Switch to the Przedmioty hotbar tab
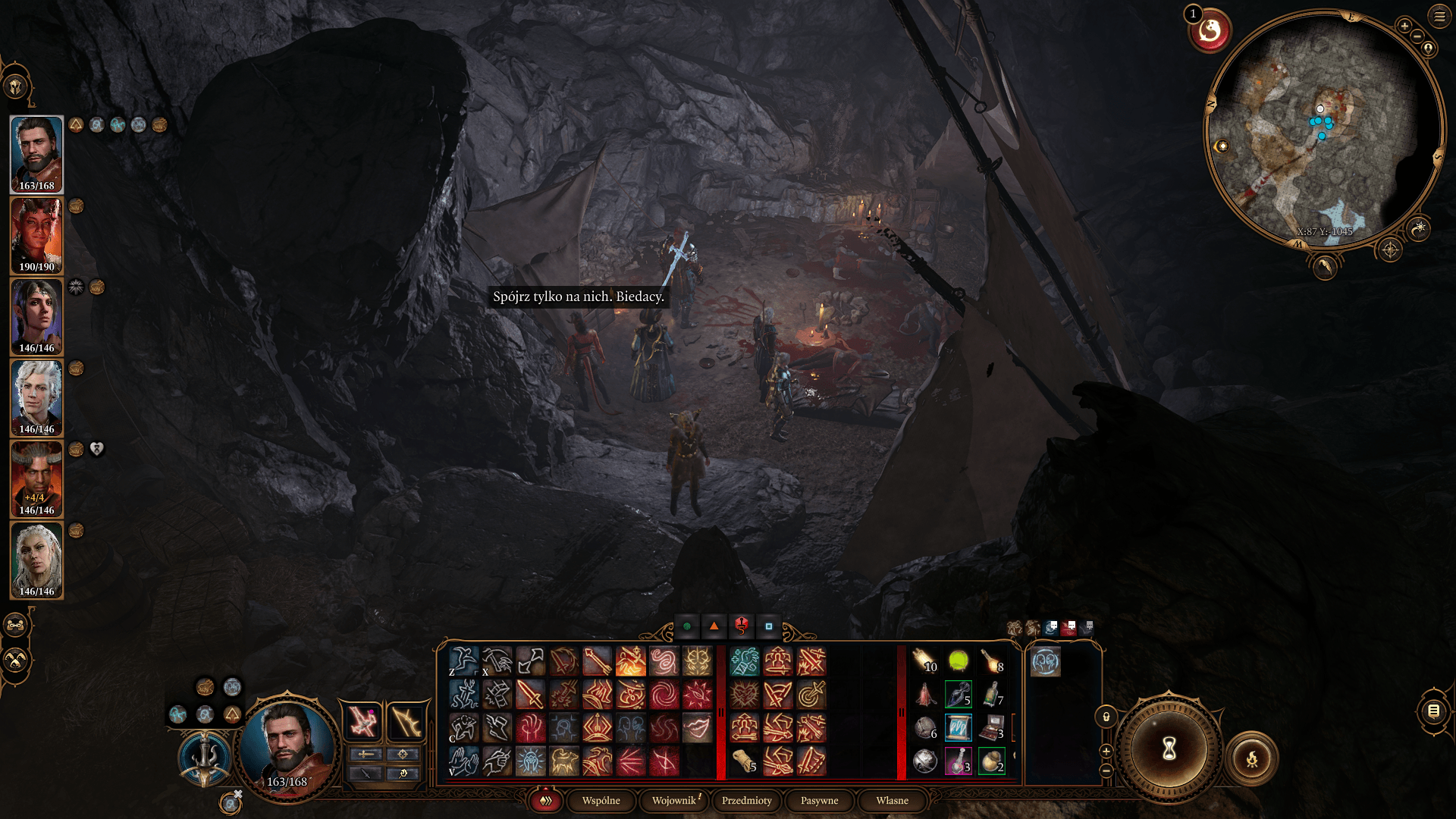The height and width of the screenshot is (819, 1456). (746, 801)
